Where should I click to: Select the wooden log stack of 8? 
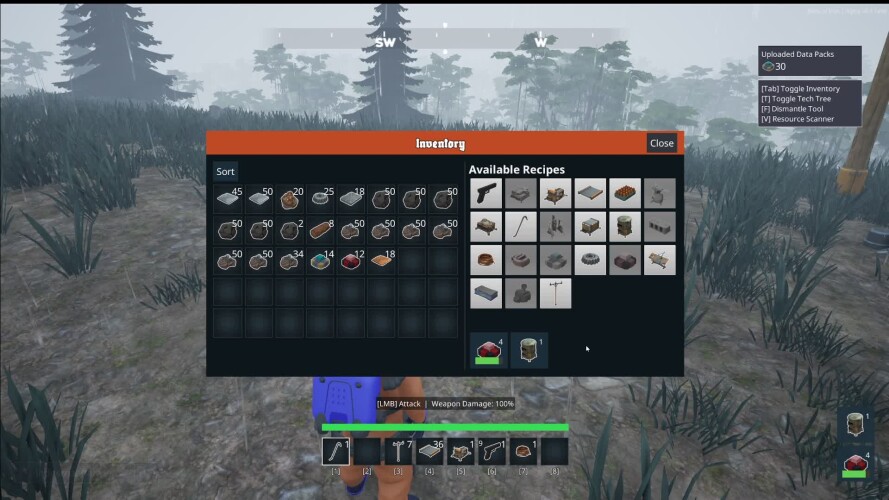click(320, 231)
